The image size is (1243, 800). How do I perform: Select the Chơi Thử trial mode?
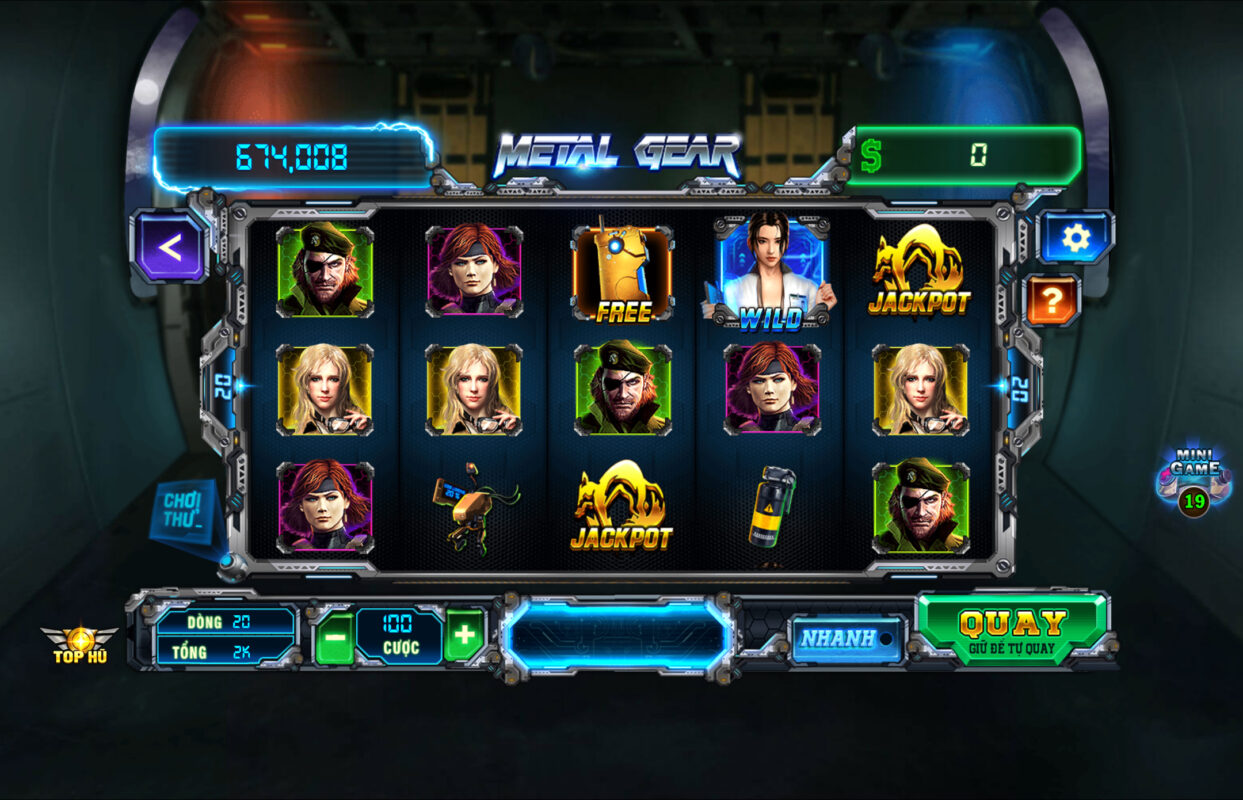[x=184, y=510]
